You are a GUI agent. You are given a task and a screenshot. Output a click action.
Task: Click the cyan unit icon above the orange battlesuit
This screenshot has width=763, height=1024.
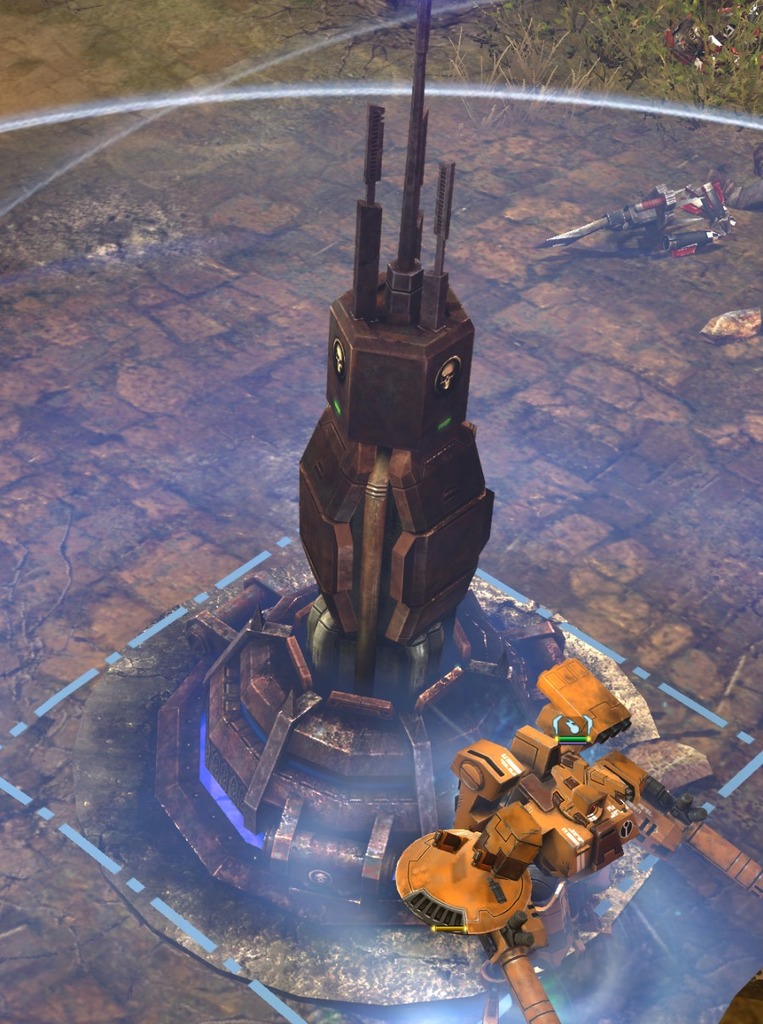(572, 725)
